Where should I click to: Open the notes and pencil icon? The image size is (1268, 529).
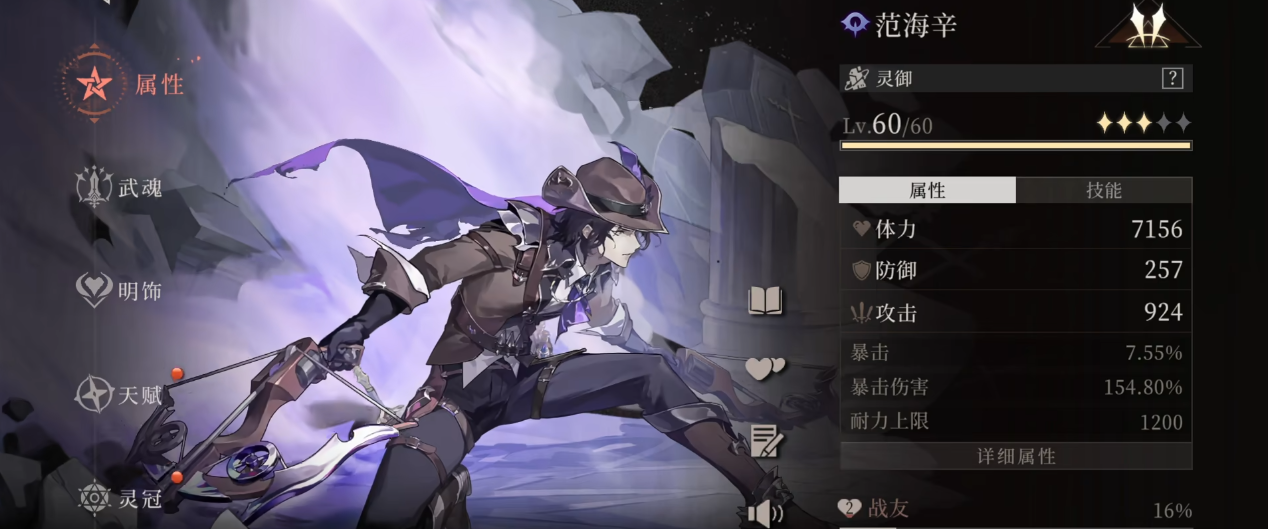click(x=766, y=440)
